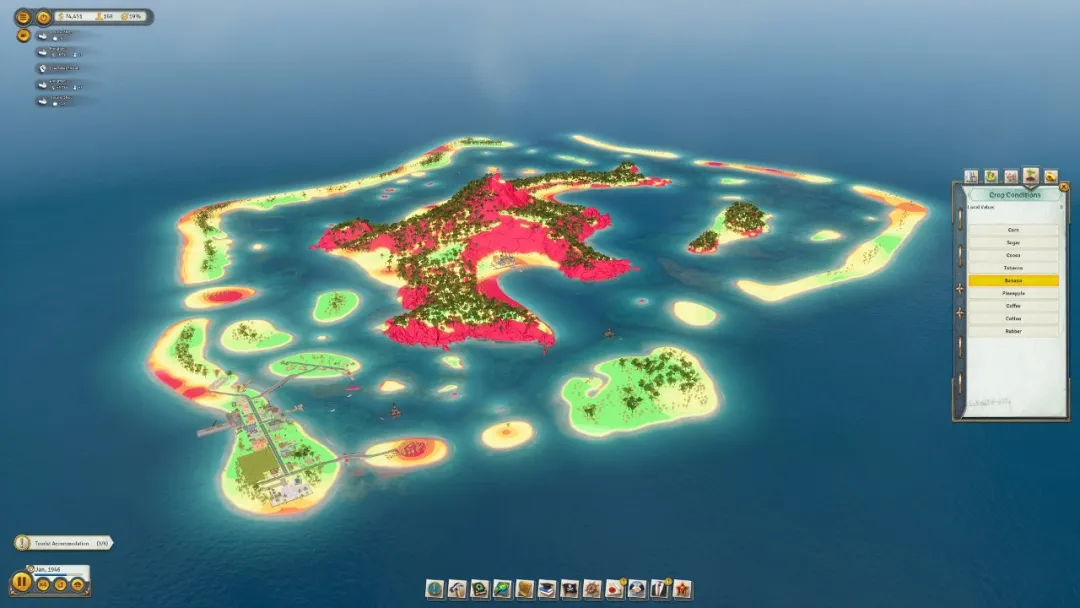
Task: Open the ship's wheel trade icon
Action: (x=592, y=589)
